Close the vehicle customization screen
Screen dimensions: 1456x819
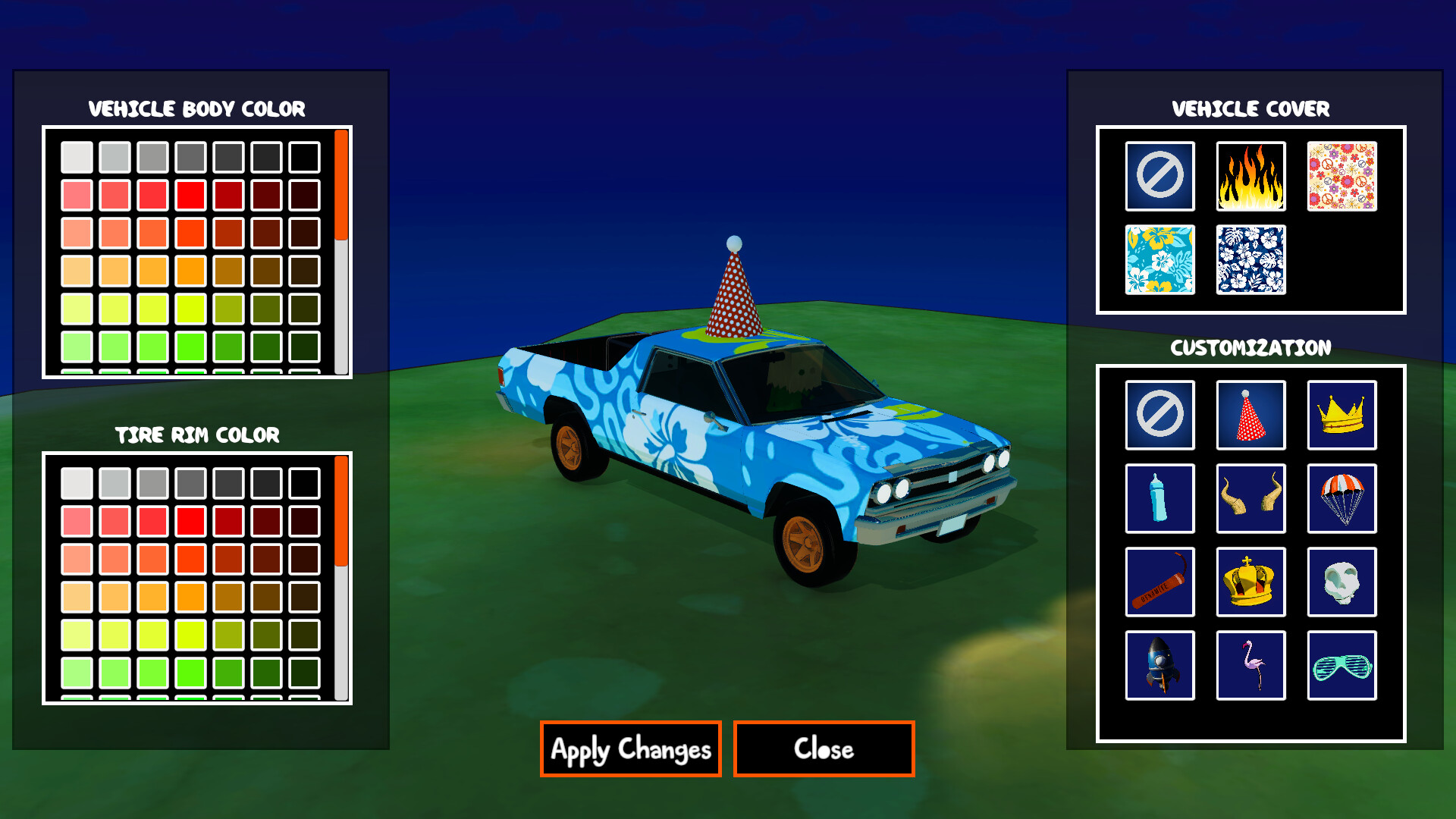pos(823,749)
